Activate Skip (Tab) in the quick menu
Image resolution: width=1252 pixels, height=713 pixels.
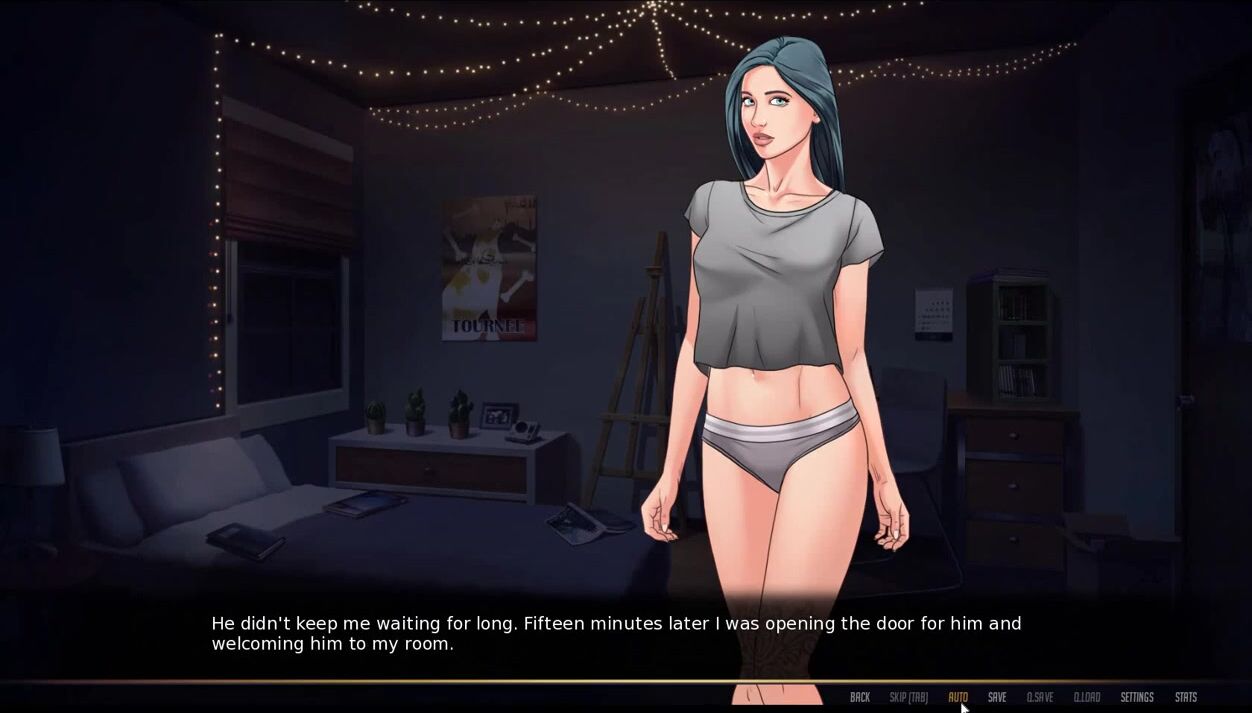pyautogui.click(x=908, y=697)
